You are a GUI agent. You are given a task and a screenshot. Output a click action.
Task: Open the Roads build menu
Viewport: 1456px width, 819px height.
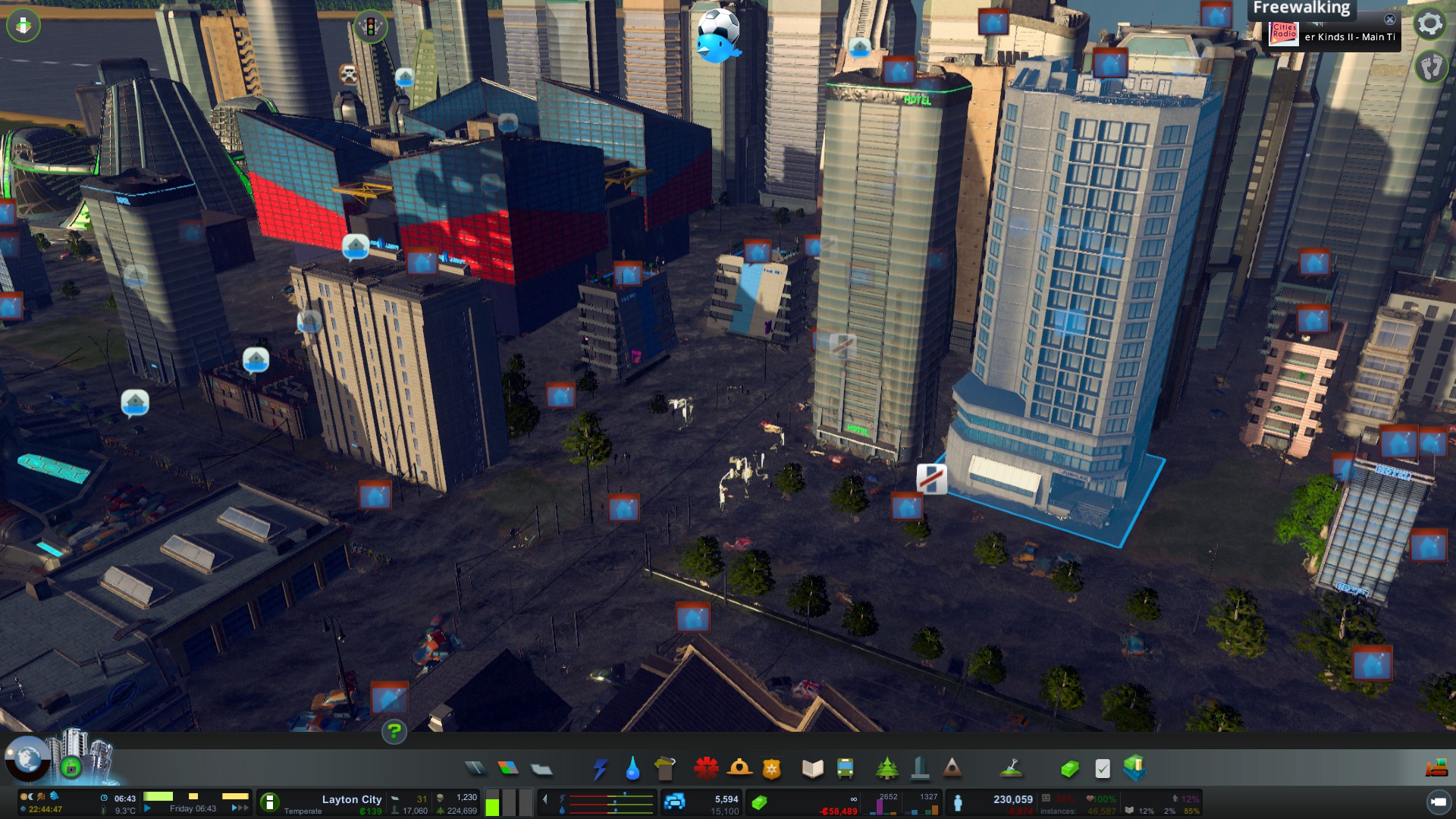click(x=475, y=769)
